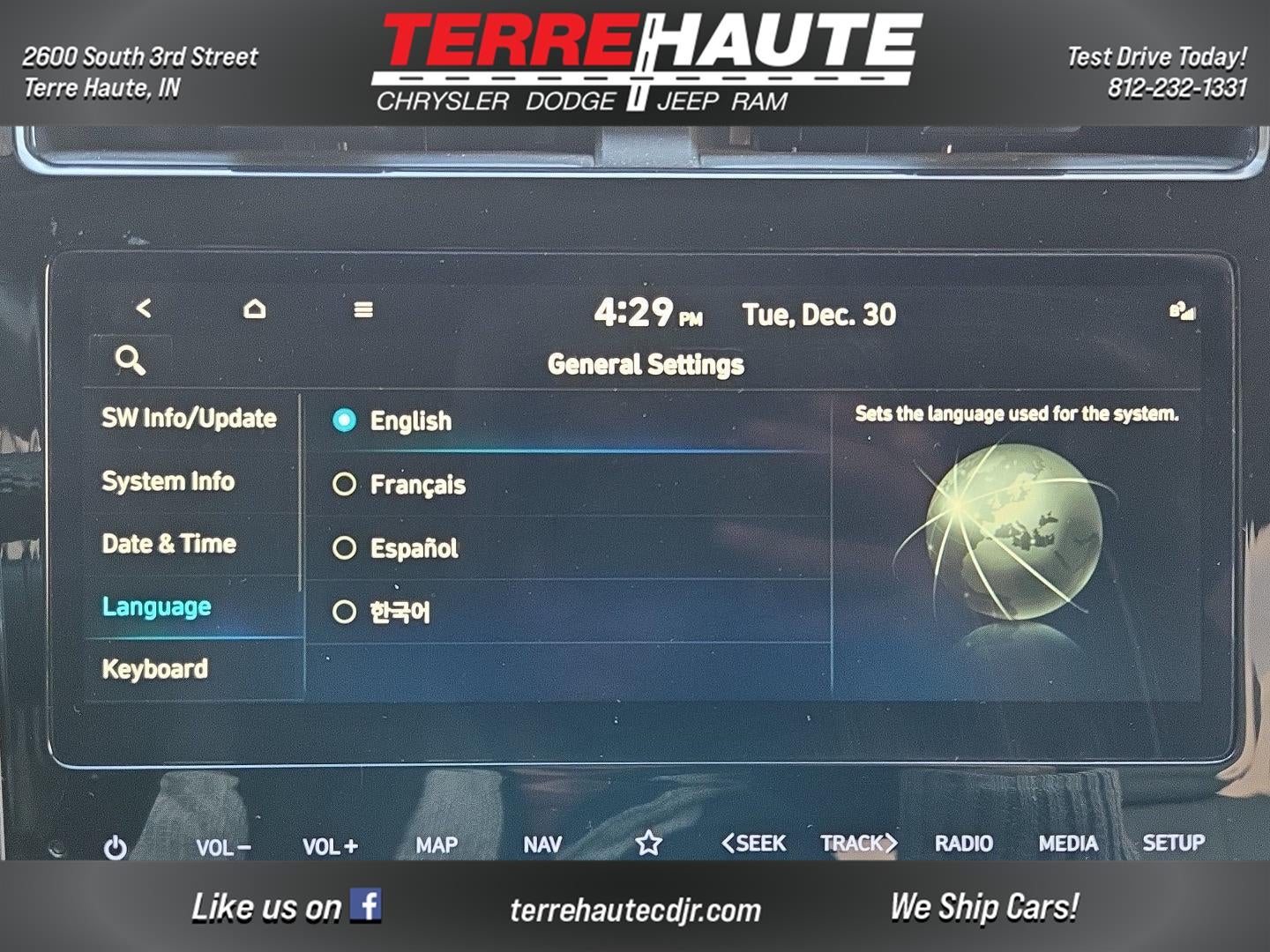Select SW Info/Update settings section
The height and width of the screenshot is (952, 1270).
[x=189, y=418]
